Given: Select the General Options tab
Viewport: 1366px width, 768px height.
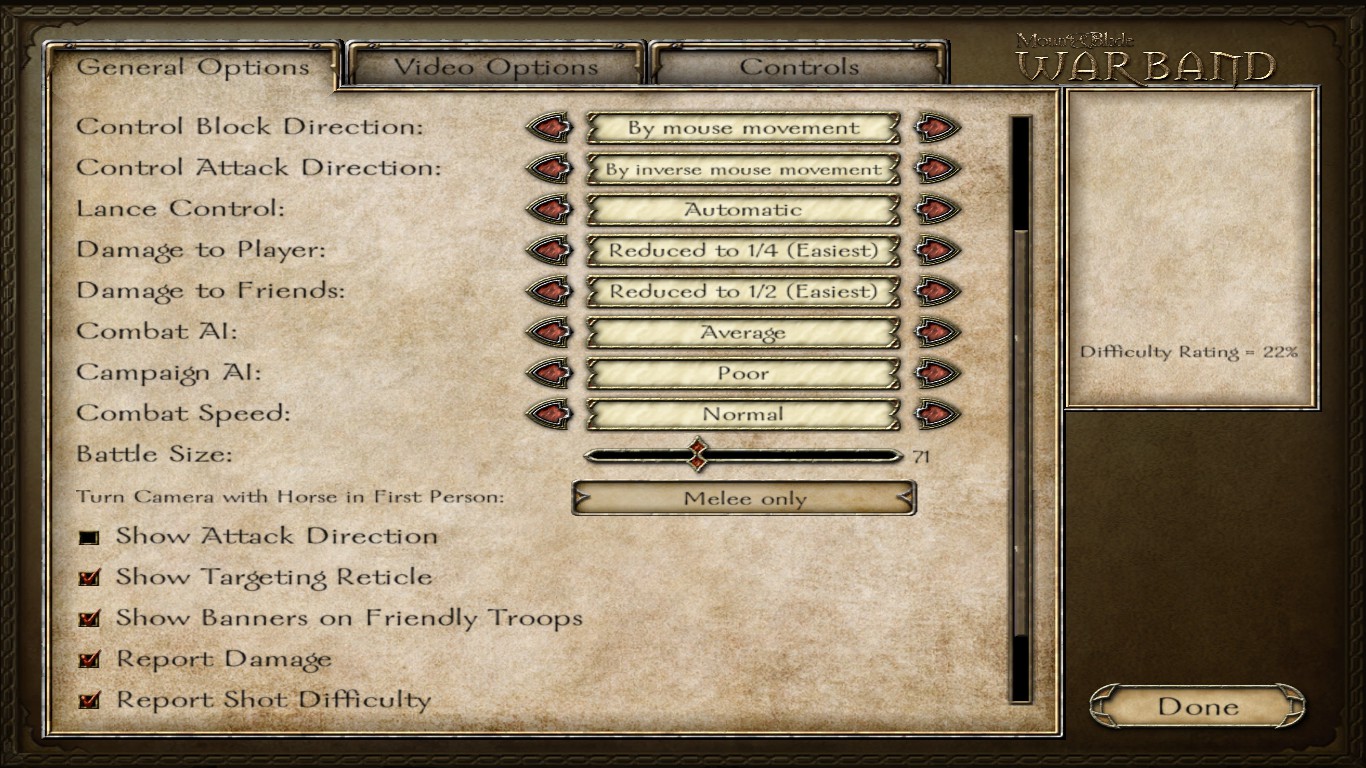Looking at the screenshot, I should click(193, 68).
